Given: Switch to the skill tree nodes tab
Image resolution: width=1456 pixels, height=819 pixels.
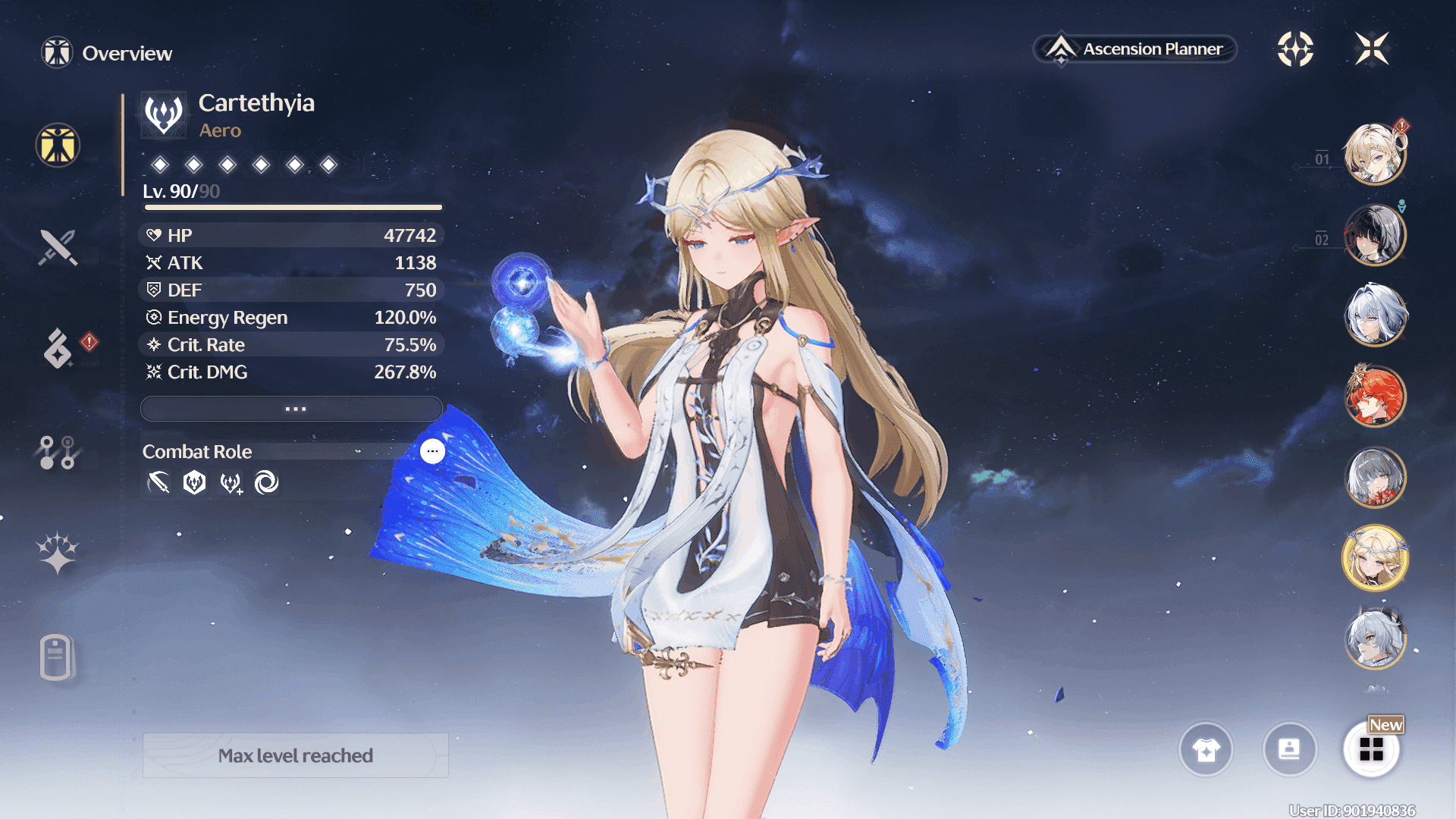Looking at the screenshot, I should point(58,452).
